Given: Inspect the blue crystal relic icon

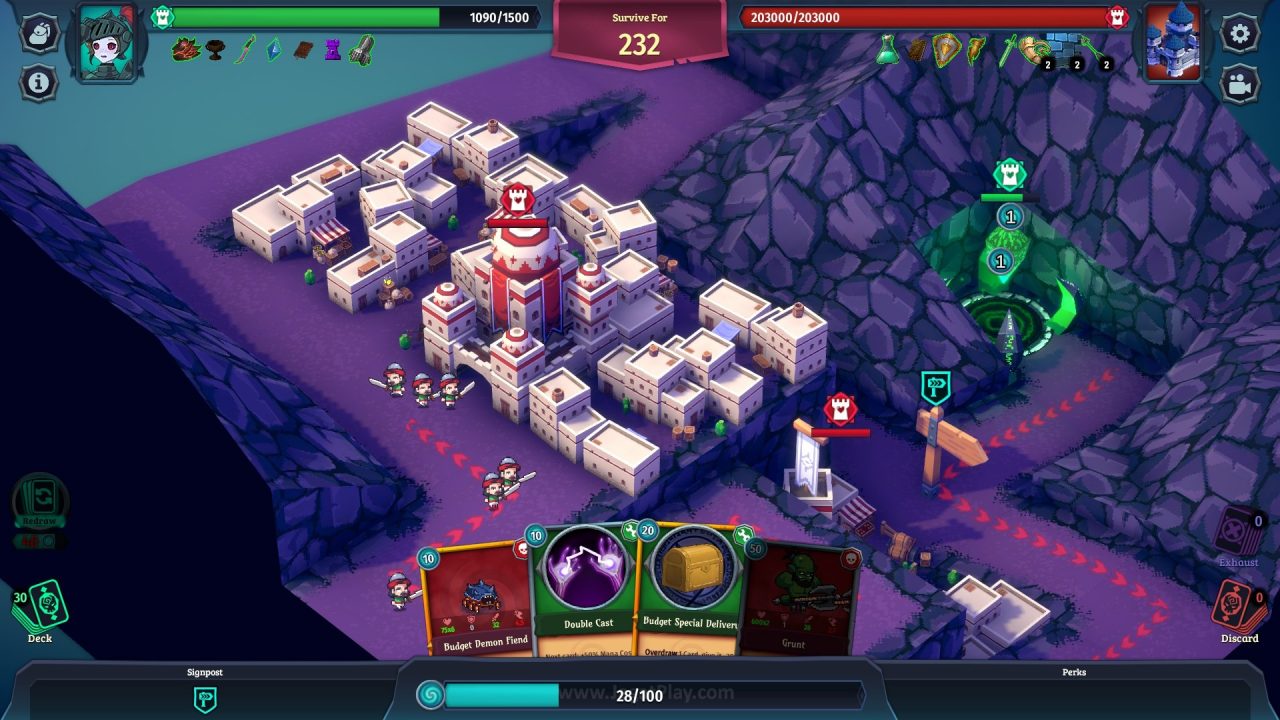Looking at the screenshot, I should pos(273,49).
